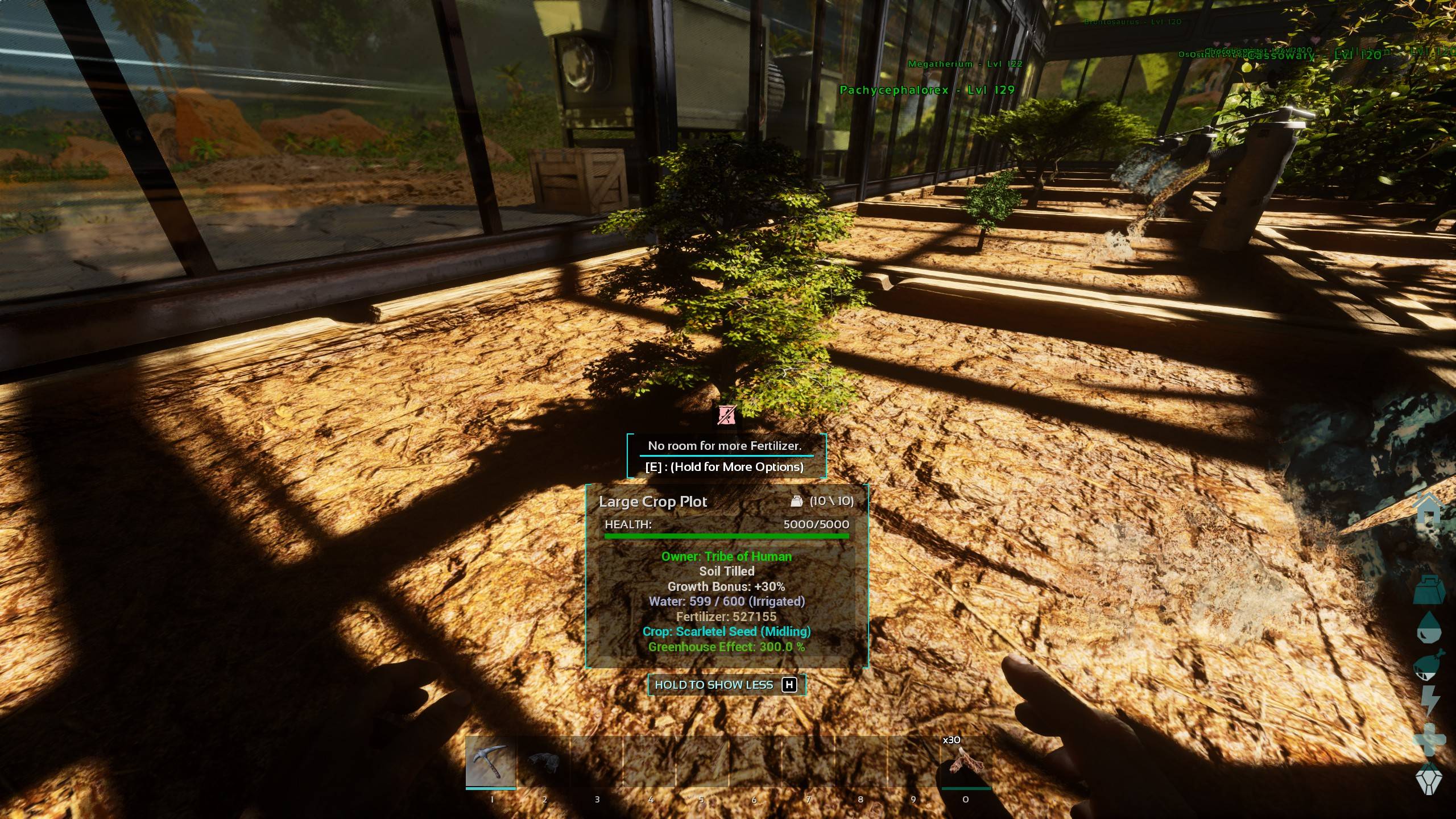Screen dimensions: 1456x819
Task: Select the x30 stacked item in hotbar slot 0
Action: click(x=966, y=762)
